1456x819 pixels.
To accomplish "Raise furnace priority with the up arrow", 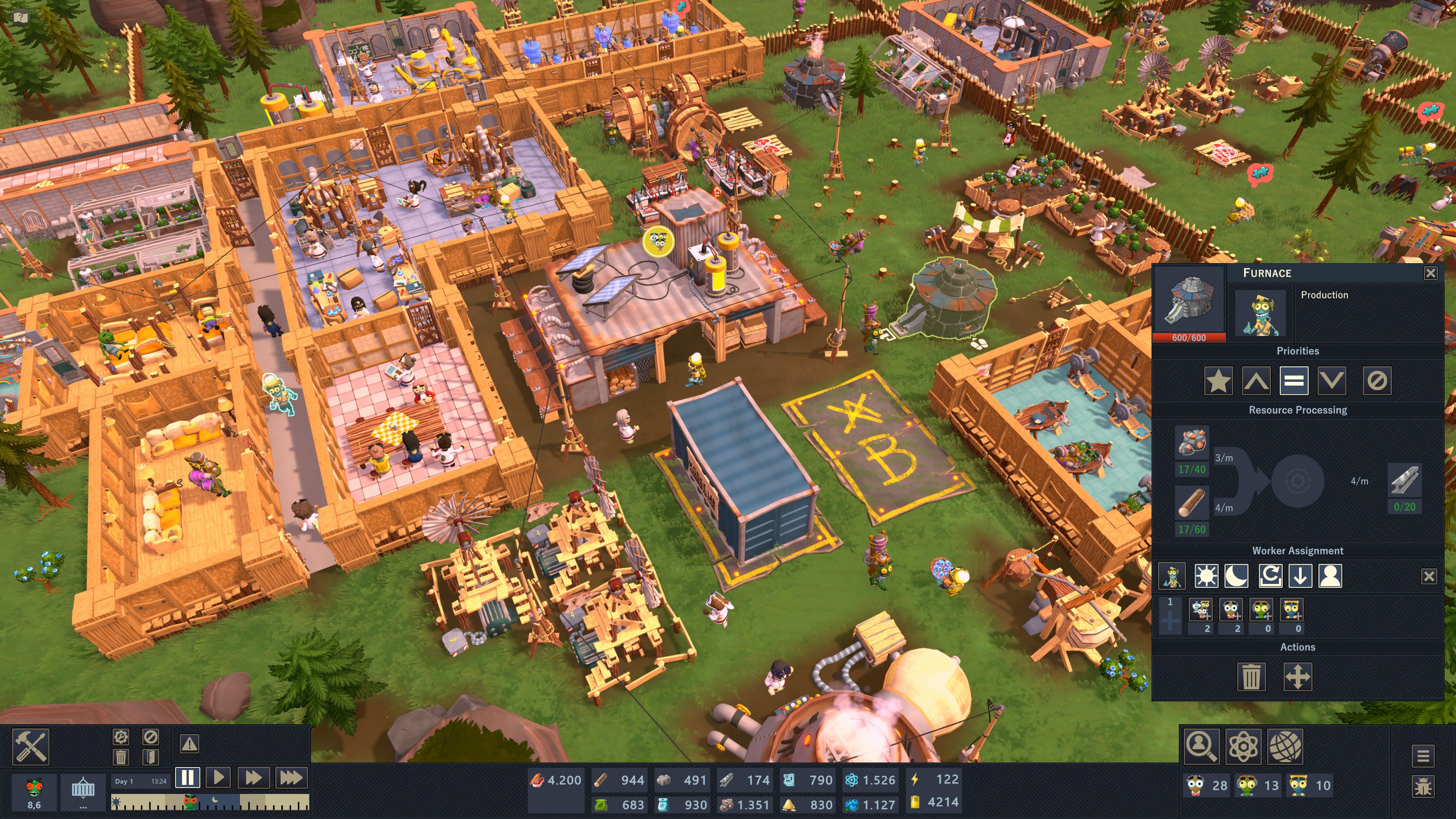I will tap(1256, 381).
